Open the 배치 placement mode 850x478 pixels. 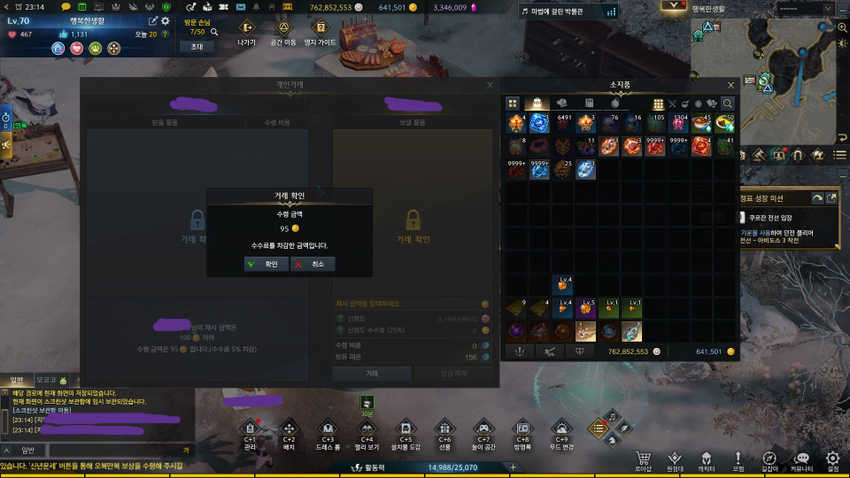coord(289,431)
